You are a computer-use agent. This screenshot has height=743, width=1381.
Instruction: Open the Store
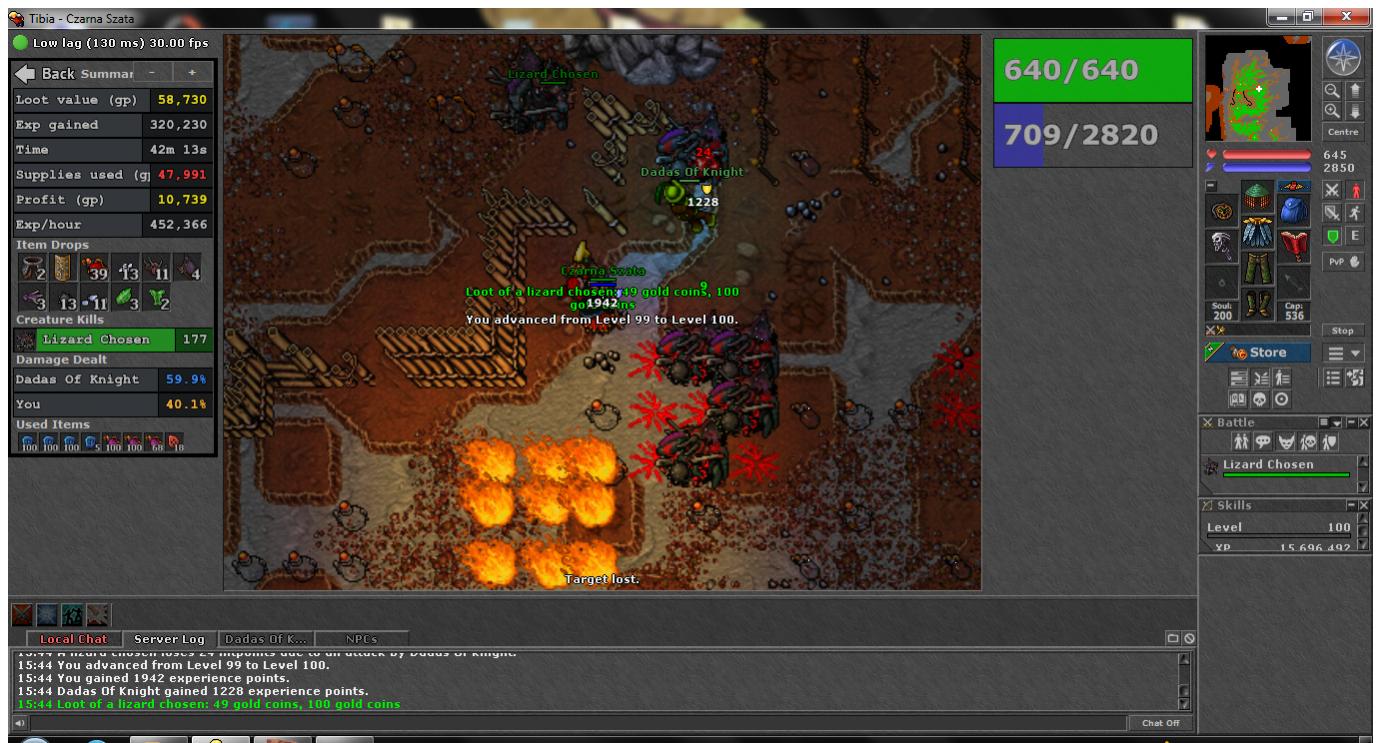tap(1259, 352)
